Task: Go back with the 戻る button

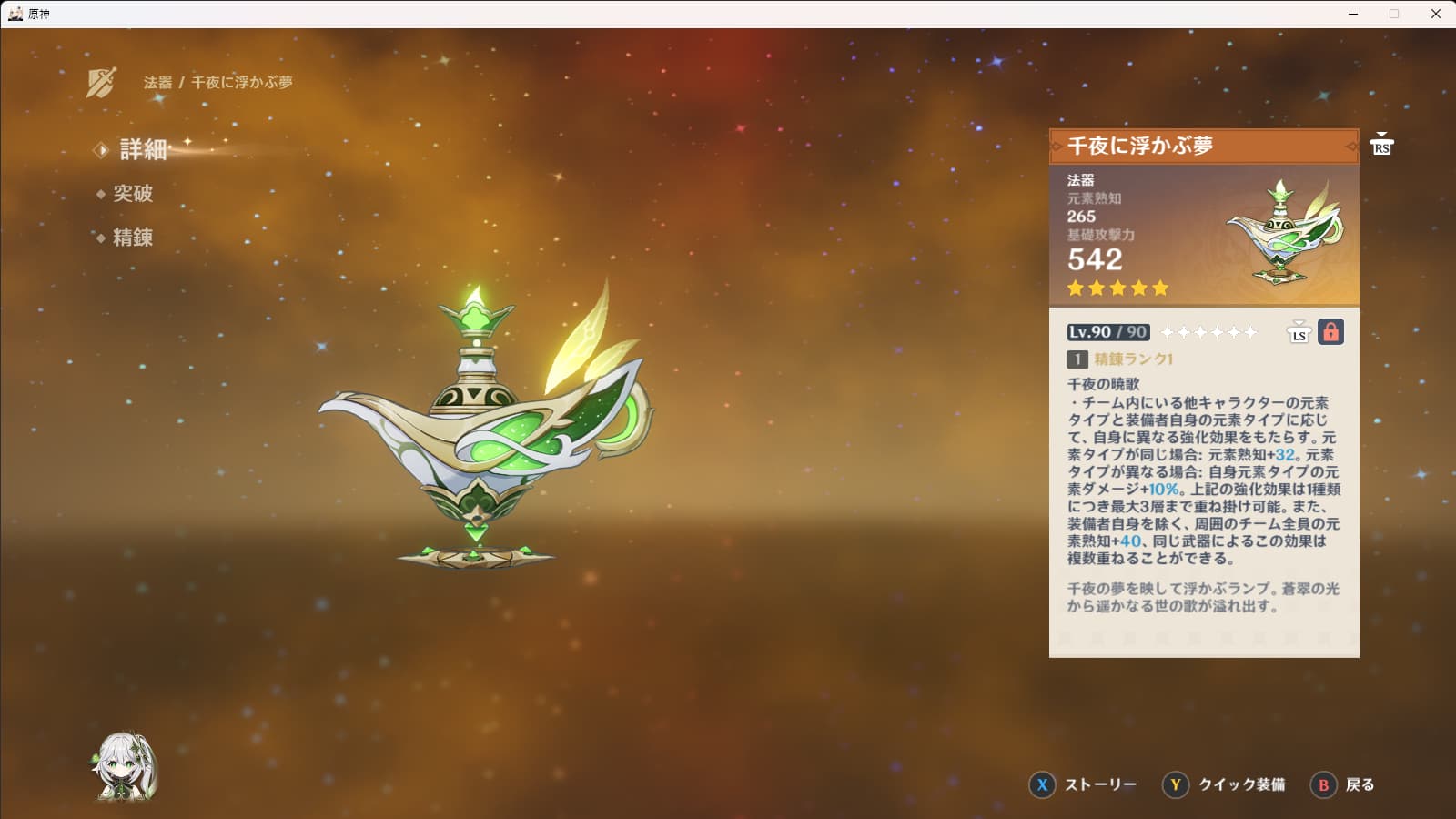Action: point(1343,784)
